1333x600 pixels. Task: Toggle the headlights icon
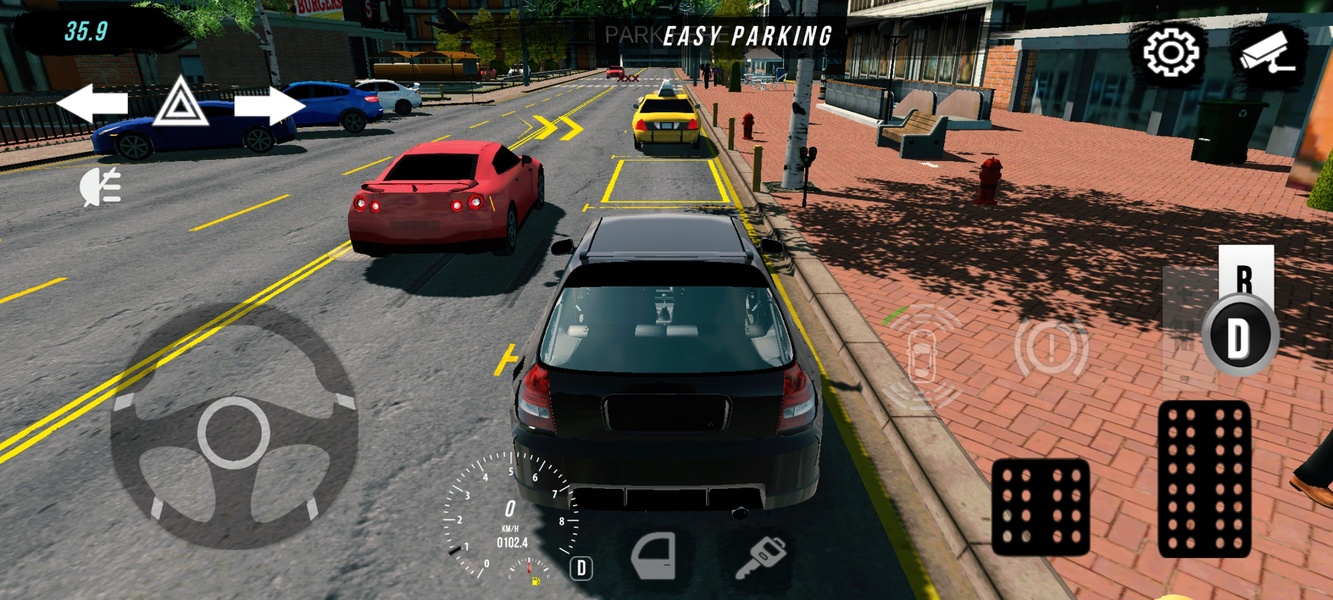[101, 187]
